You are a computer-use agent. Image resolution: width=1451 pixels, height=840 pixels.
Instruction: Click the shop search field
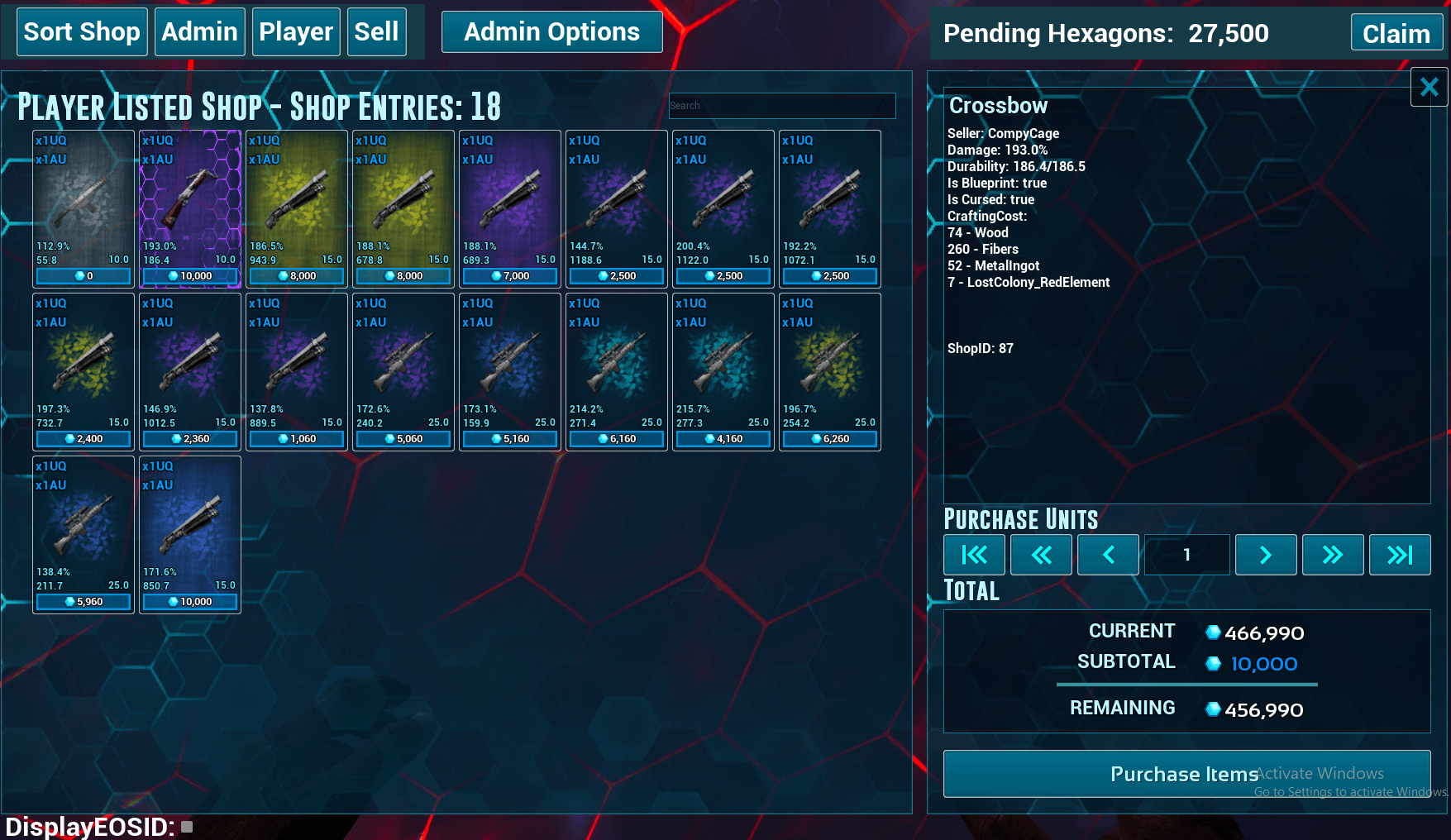tap(781, 106)
